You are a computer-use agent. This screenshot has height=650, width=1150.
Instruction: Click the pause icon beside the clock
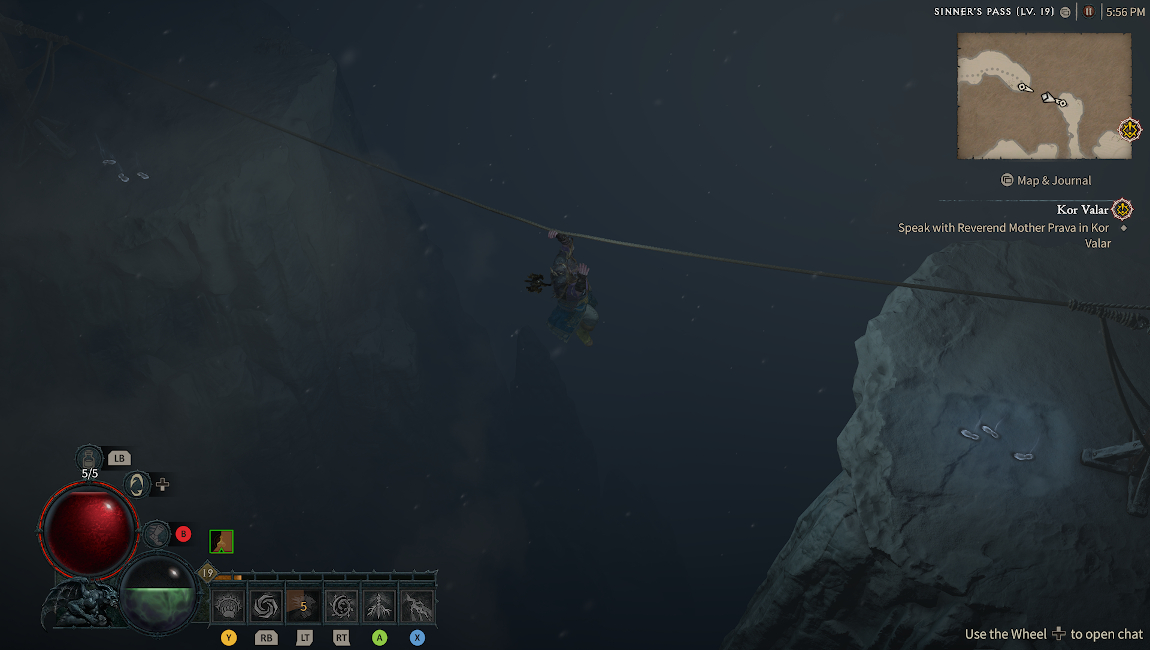coord(1088,12)
